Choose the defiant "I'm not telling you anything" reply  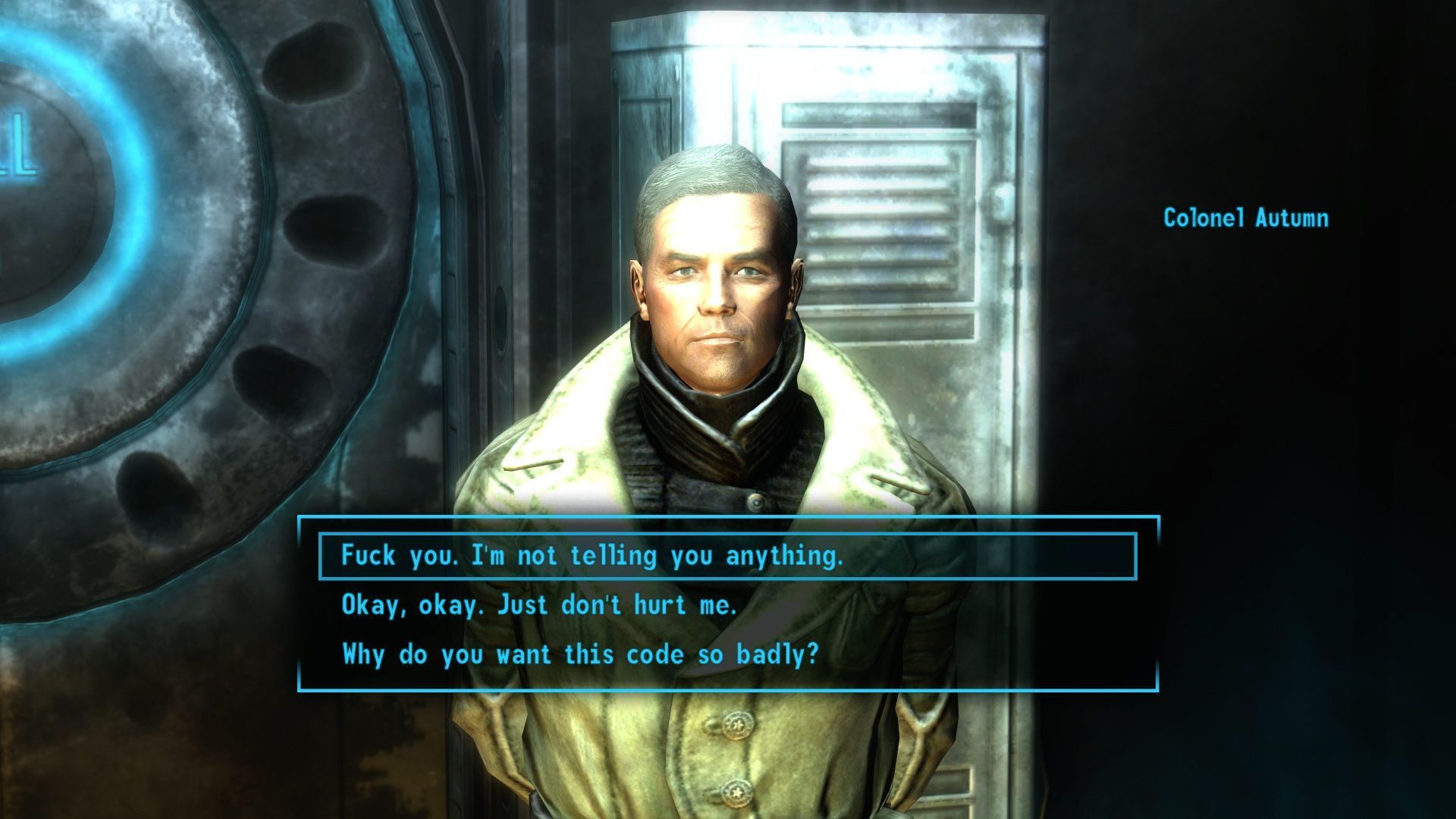591,556
